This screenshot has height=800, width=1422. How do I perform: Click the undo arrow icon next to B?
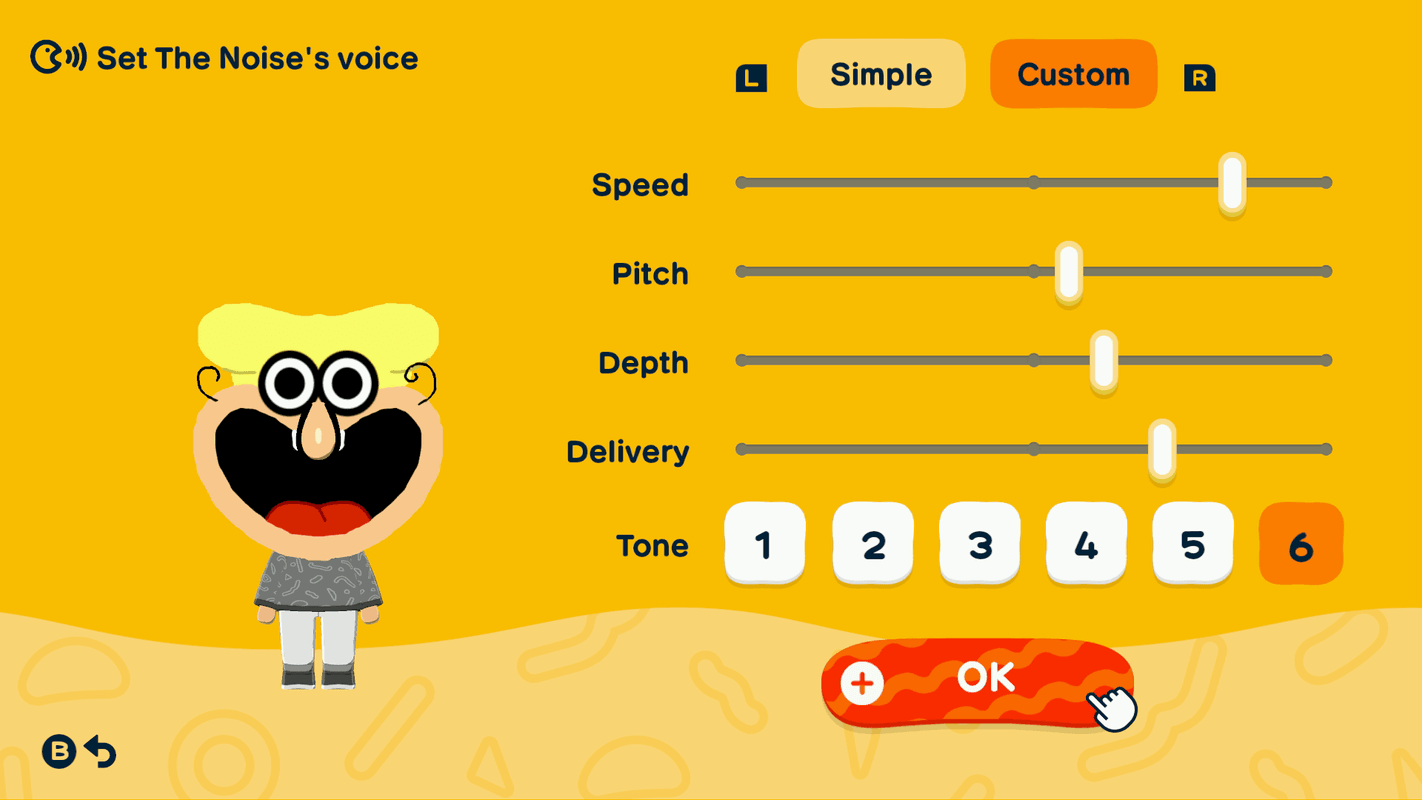100,751
